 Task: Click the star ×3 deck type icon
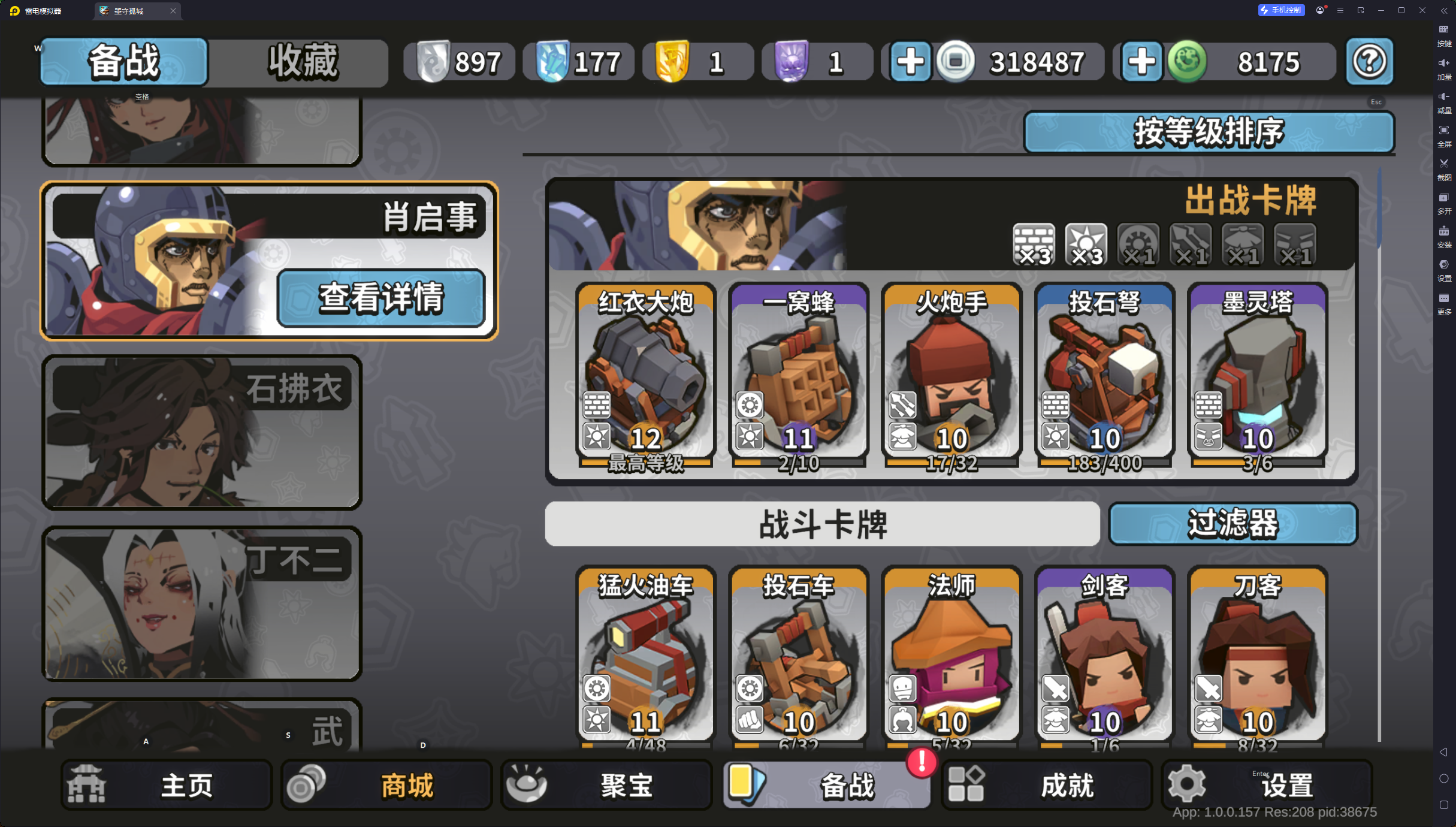coord(1086,244)
